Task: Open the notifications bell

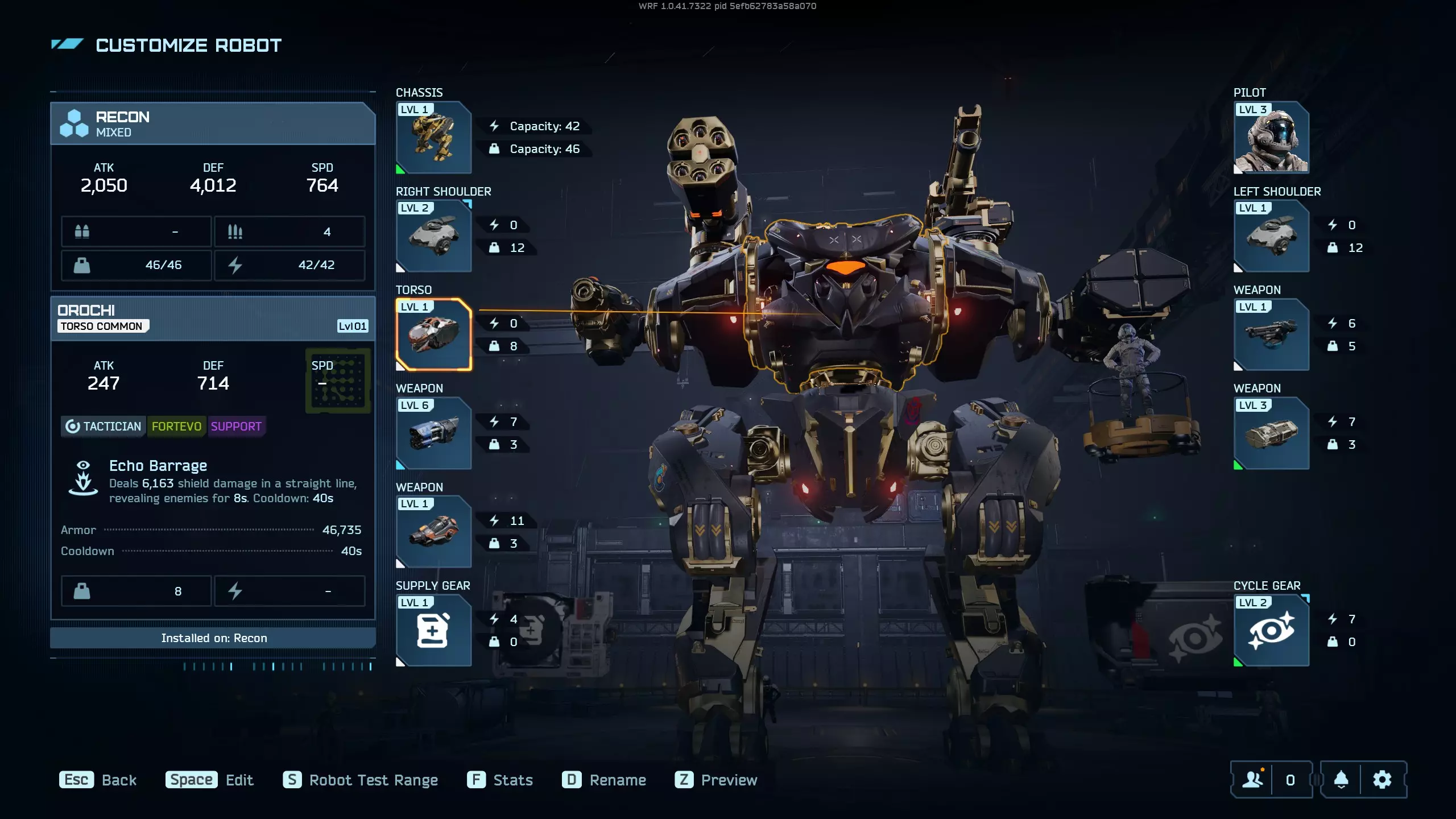Action: point(1341,780)
